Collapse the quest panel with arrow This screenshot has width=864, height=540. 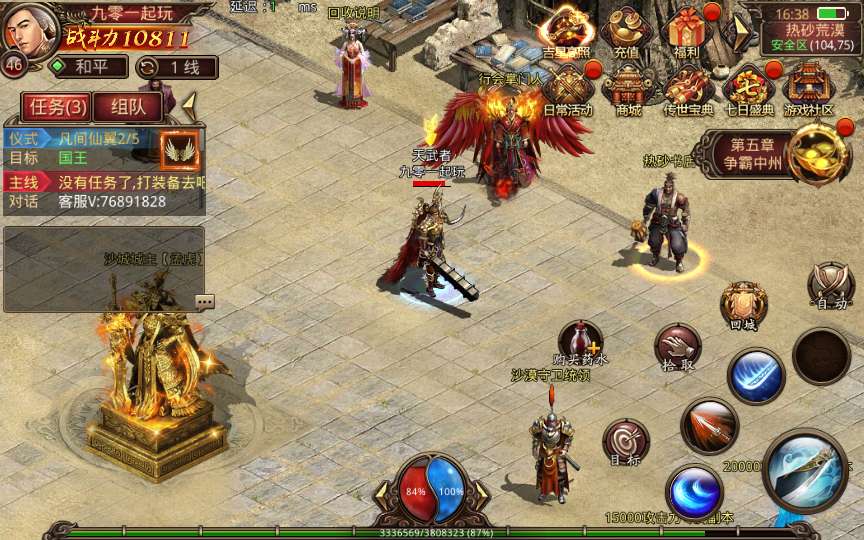pyautogui.click(x=188, y=104)
